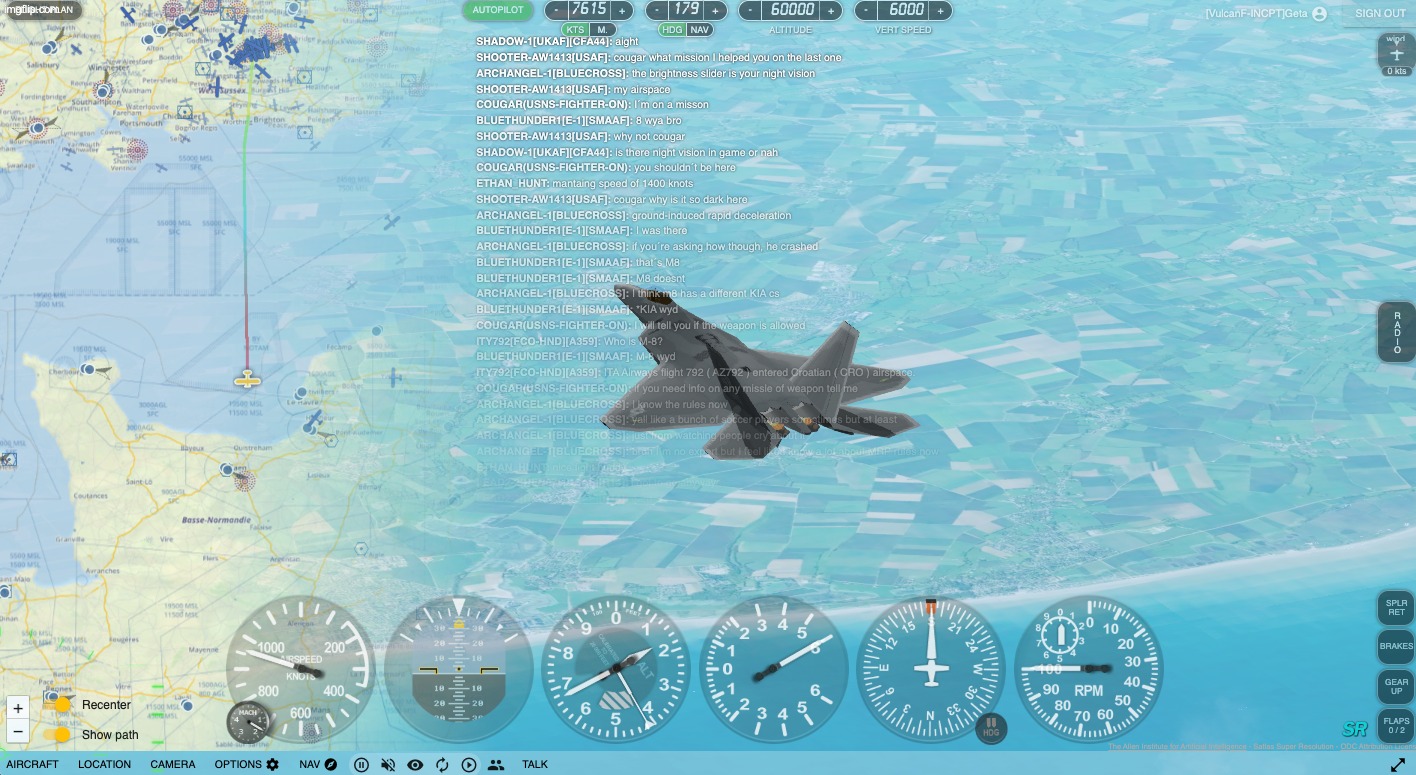
Task: Pause the simulation with the pause icon
Action: pos(361,764)
